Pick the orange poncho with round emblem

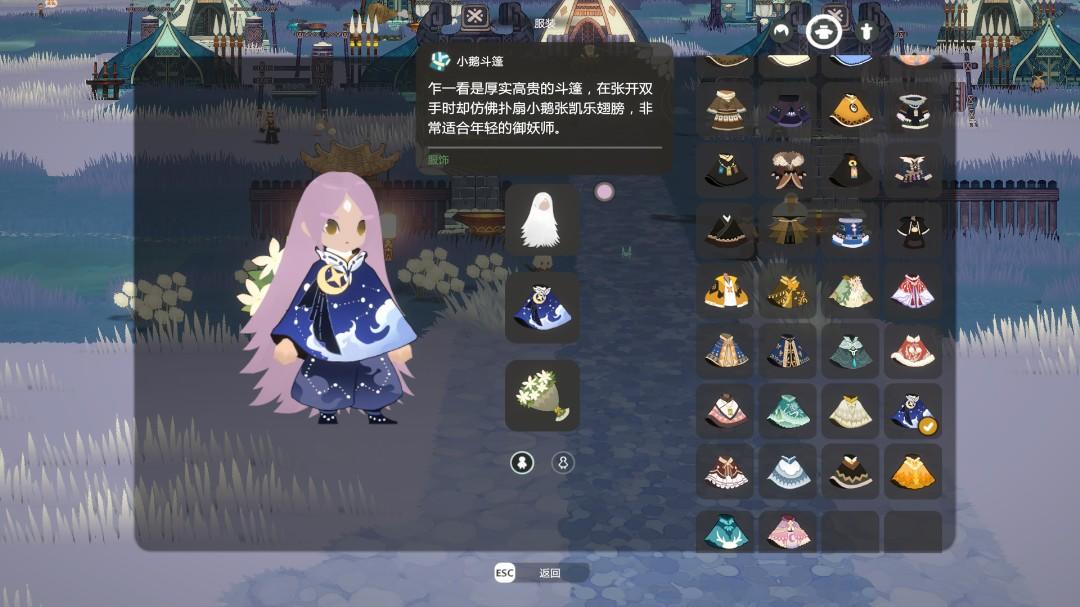point(850,110)
